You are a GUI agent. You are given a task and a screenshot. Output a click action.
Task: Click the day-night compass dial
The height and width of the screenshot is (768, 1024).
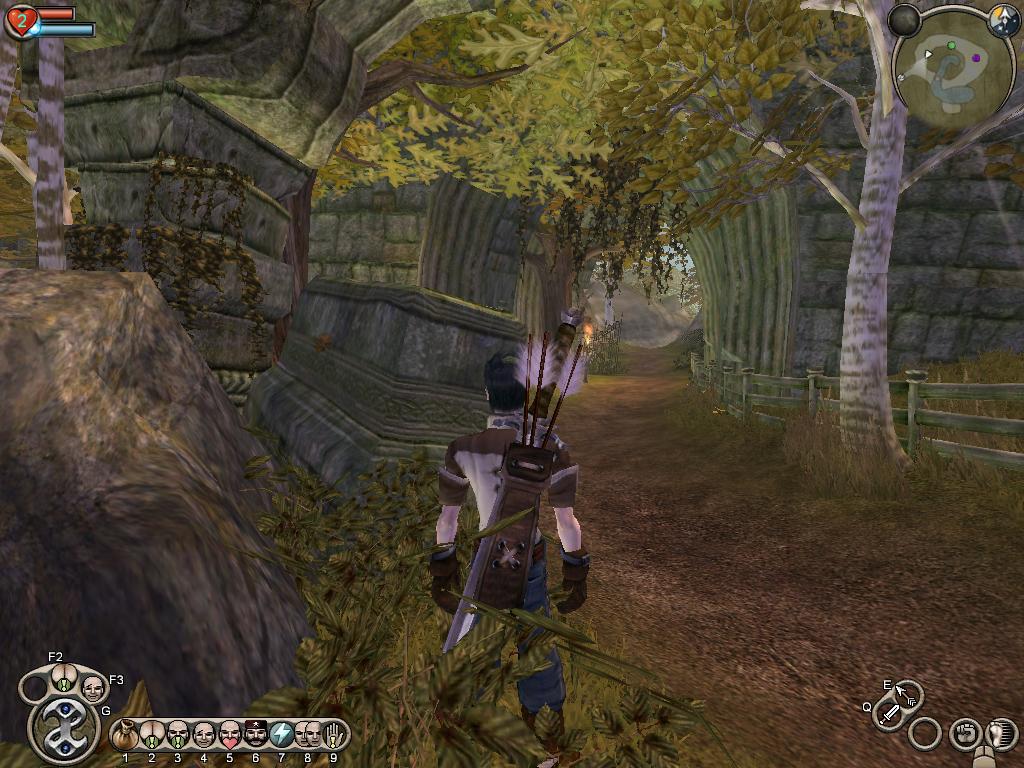1003,21
